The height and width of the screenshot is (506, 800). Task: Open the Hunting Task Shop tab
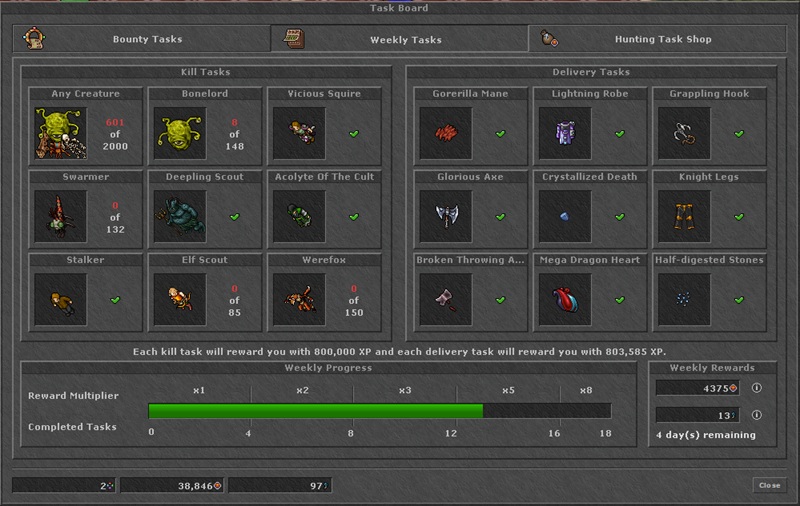tap(663, 39)
